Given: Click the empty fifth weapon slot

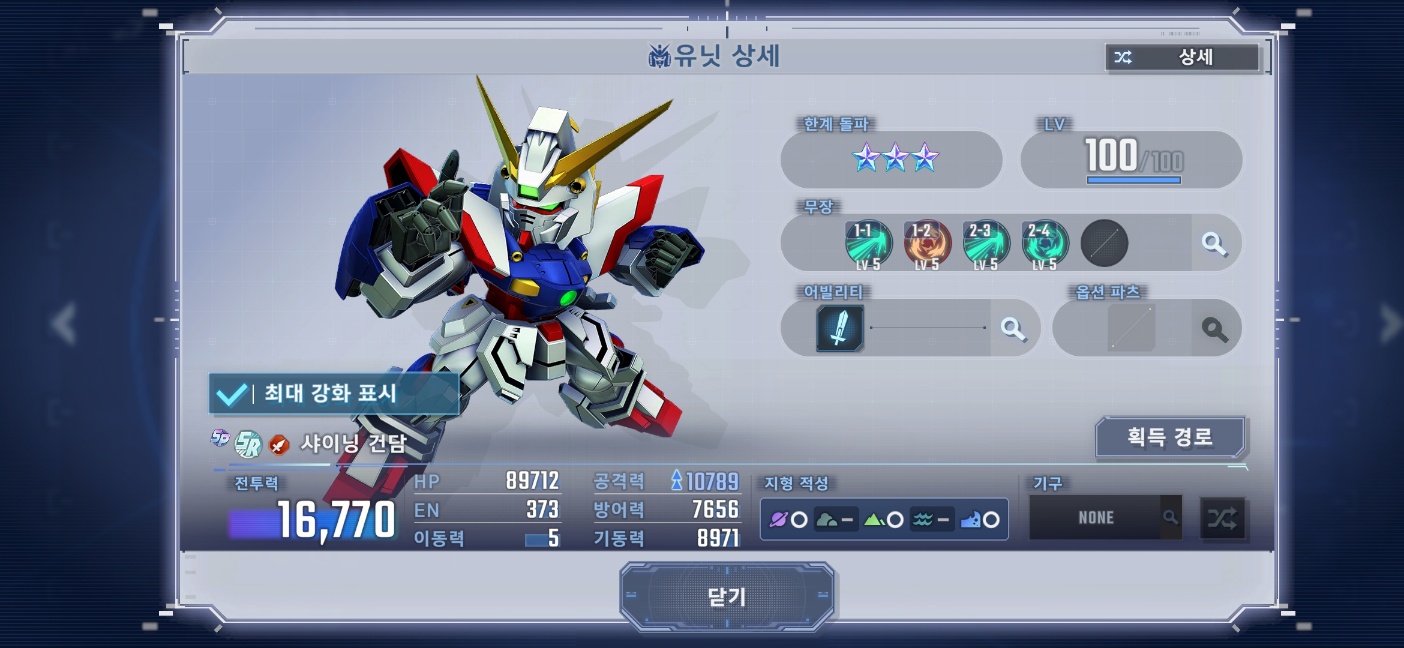Looking at the screenshot, I should coord(1104,244).
